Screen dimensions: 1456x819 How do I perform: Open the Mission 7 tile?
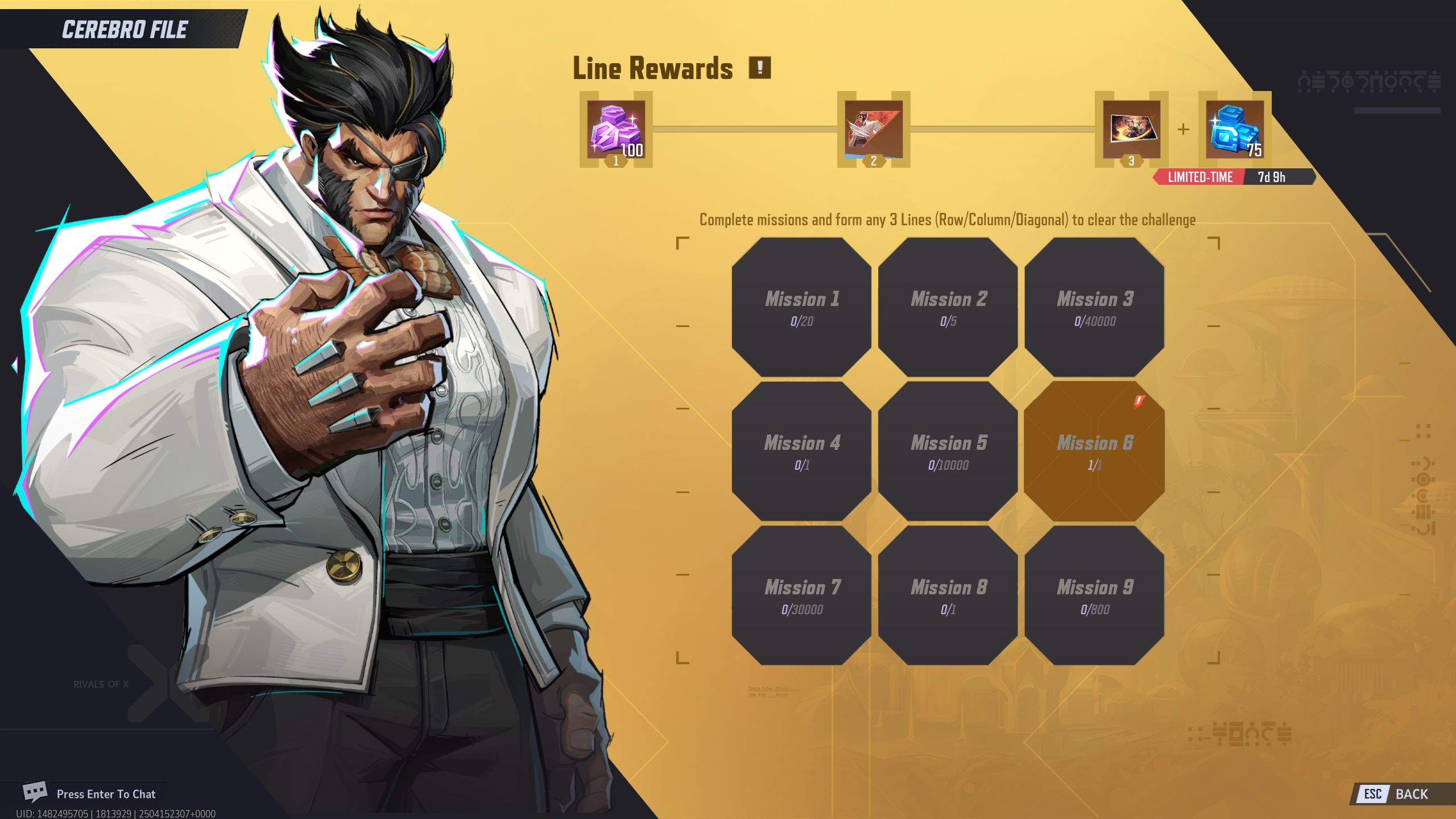pos(801,595)
